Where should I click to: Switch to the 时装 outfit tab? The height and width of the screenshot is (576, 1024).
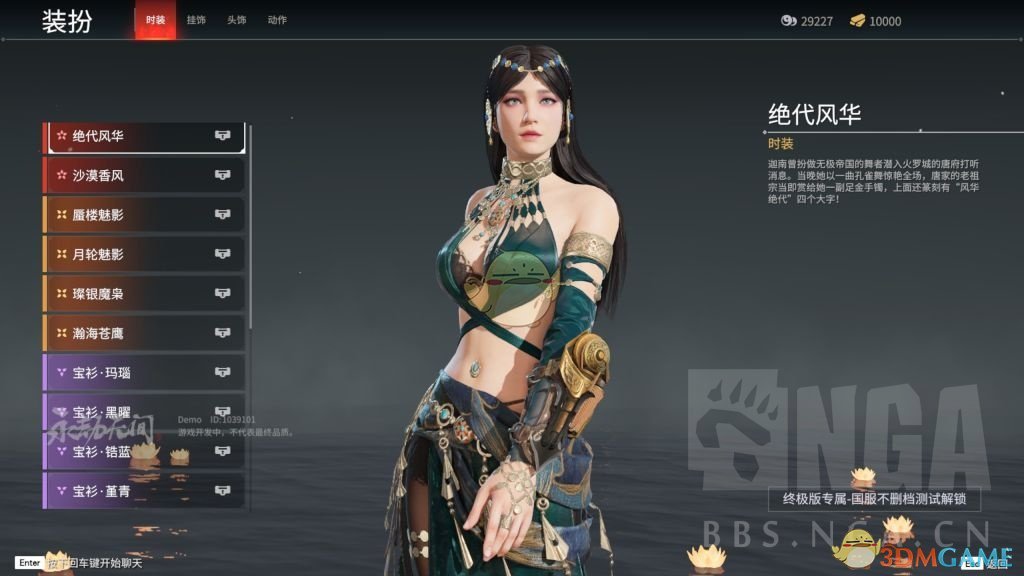click(155, 20)
